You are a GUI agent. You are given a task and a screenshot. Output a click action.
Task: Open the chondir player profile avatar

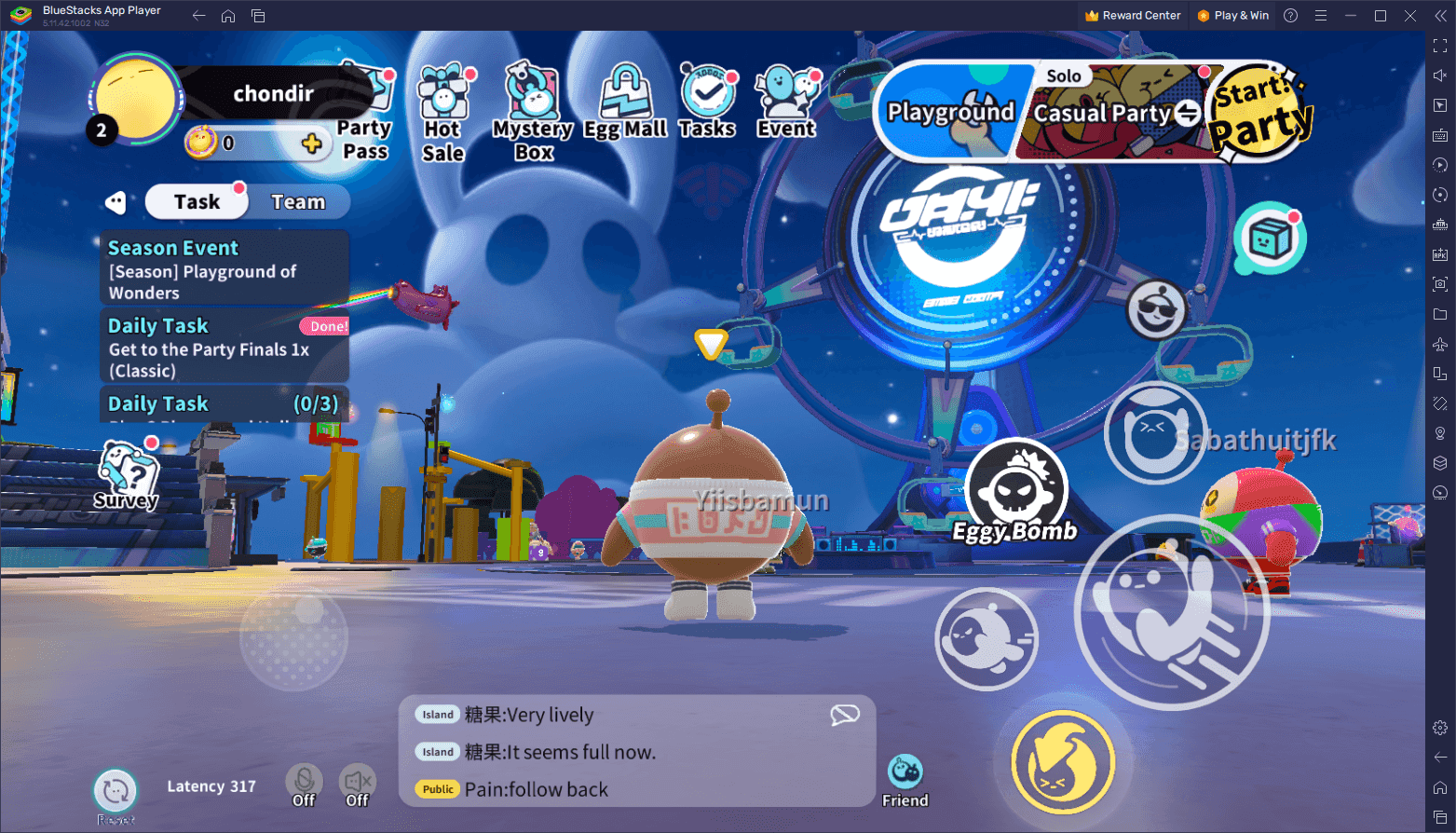[x=136, y=101]
